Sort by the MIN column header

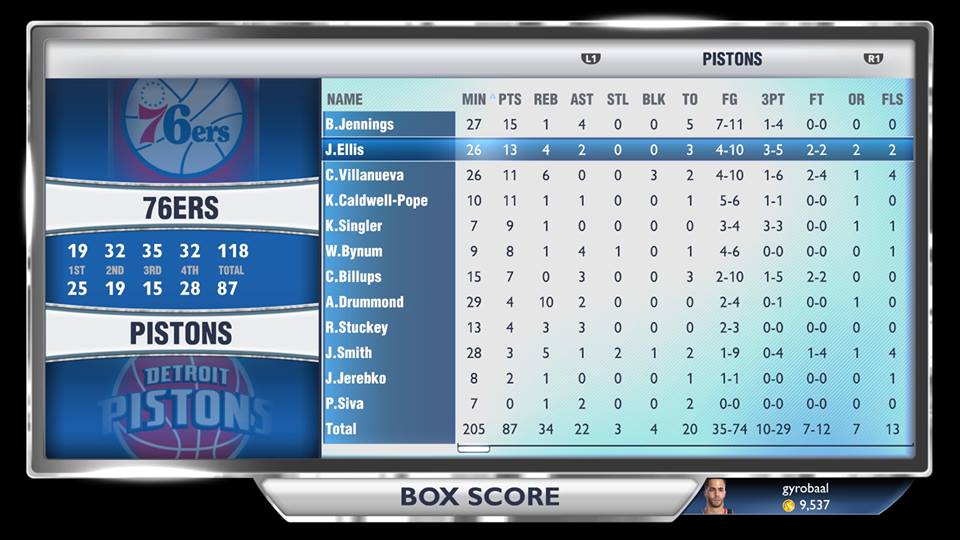coord(474,99)
